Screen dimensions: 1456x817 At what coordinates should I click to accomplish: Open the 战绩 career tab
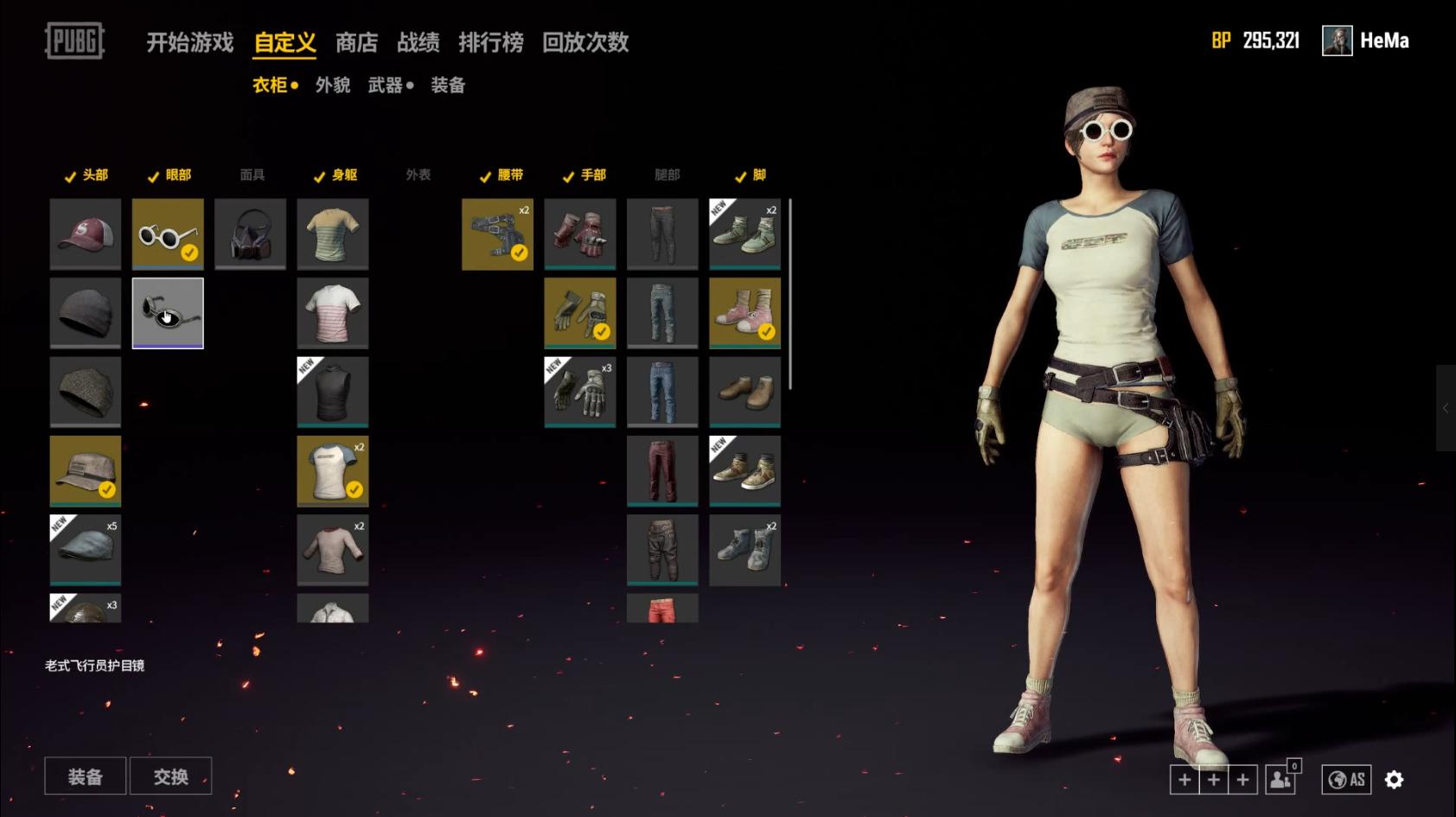click(x=418, y=42)
